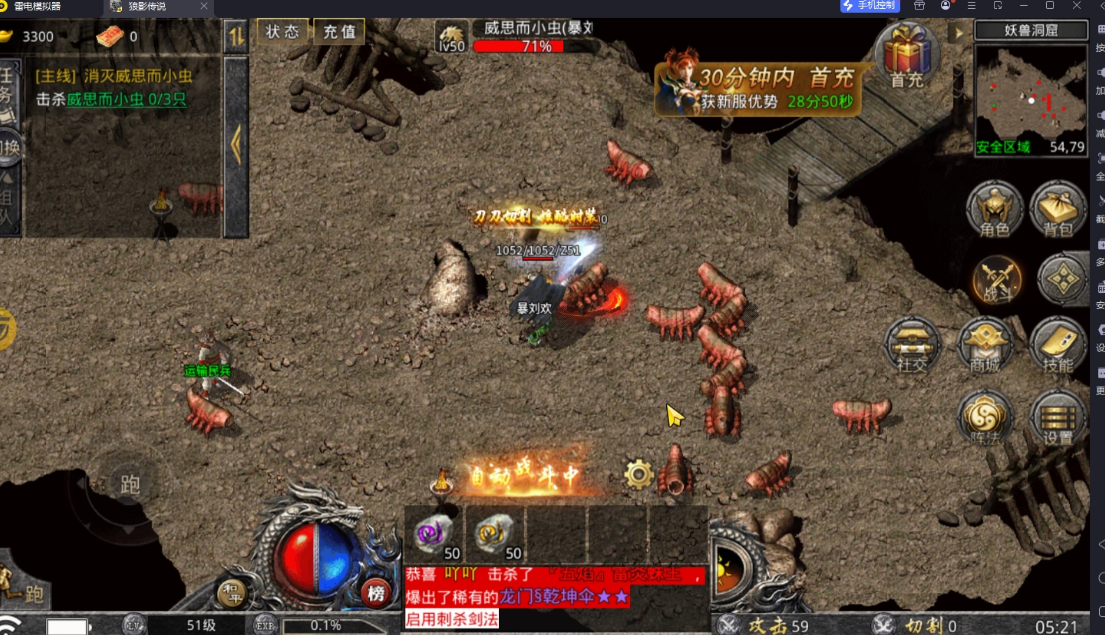Use the purple scroll stone in hotbar
The image size is (1105, 635).
pyautogui.click(x=436, y=536)
